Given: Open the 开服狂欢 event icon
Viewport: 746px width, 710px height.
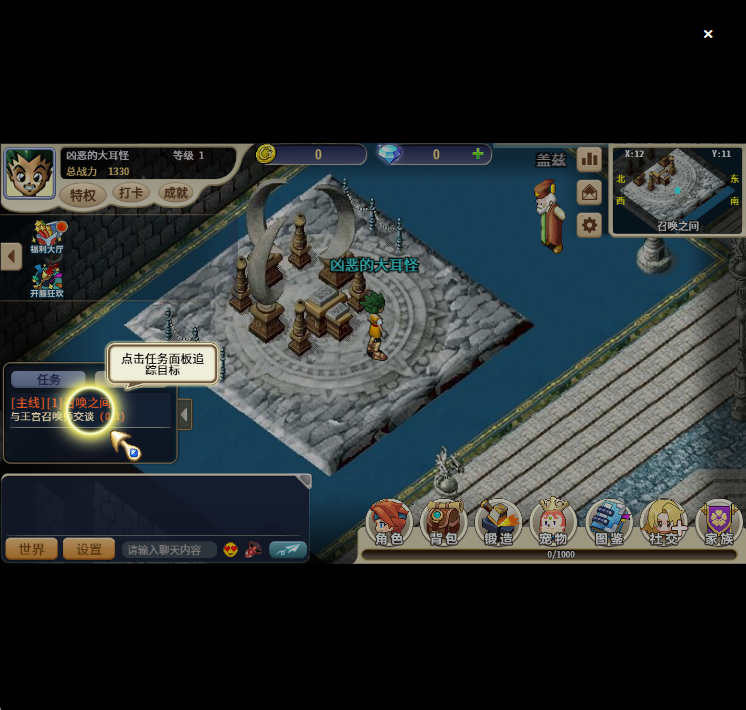Looking at the screenshot, I should pos(46,280).
